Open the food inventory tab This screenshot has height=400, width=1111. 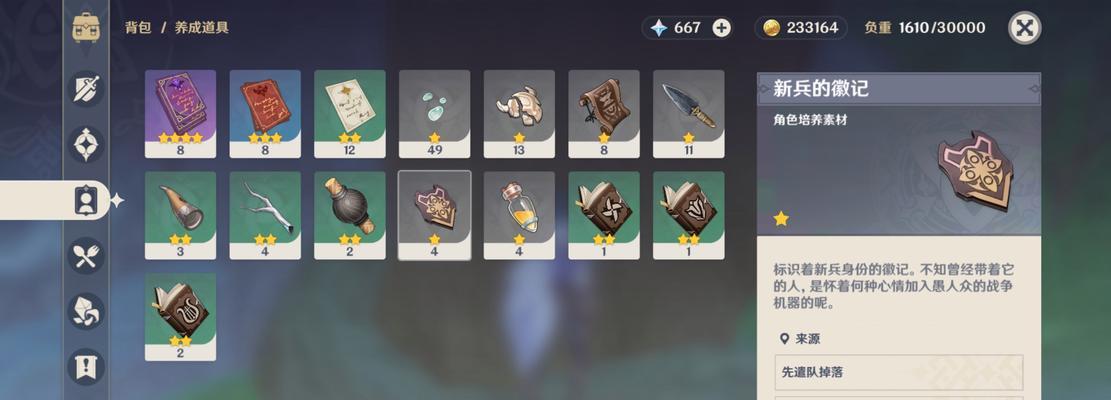tap(86, 255)
